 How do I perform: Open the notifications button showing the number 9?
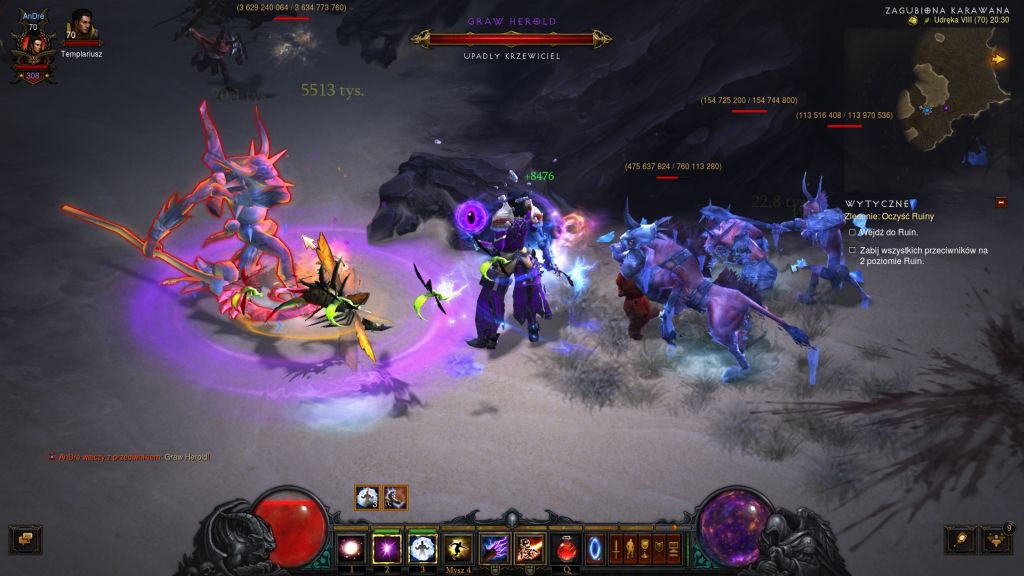pyautogui.click(x=997, y=540)
